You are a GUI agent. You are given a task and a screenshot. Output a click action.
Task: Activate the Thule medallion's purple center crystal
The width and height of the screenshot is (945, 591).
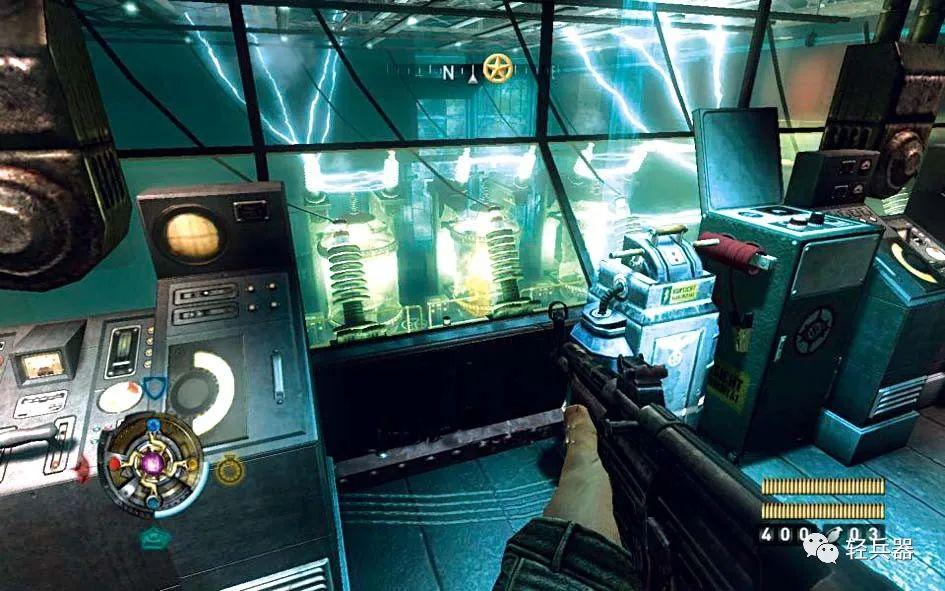(x=154, y=463)
